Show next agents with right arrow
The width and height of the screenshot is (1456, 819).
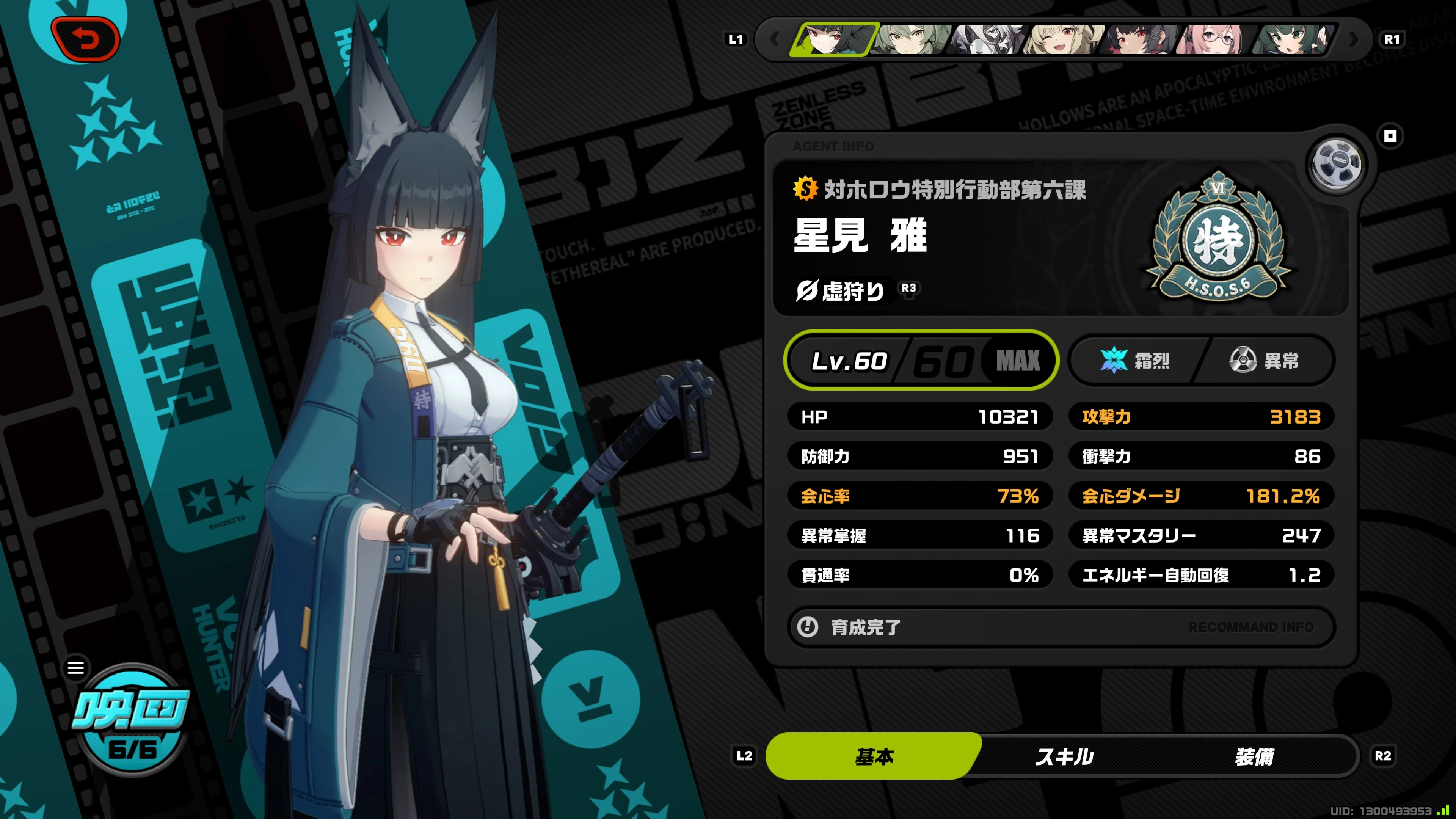pos(1354,39)
